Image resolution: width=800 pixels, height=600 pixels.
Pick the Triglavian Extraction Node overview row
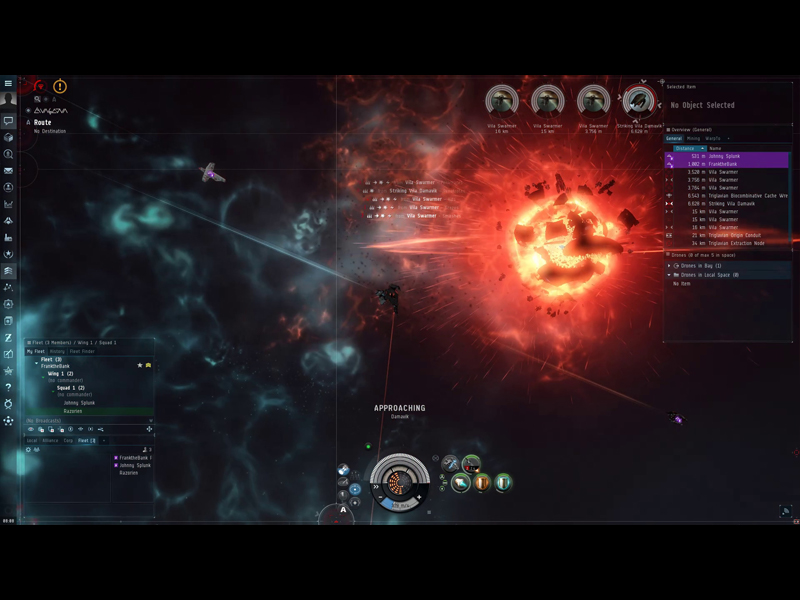tap(737, 244)
